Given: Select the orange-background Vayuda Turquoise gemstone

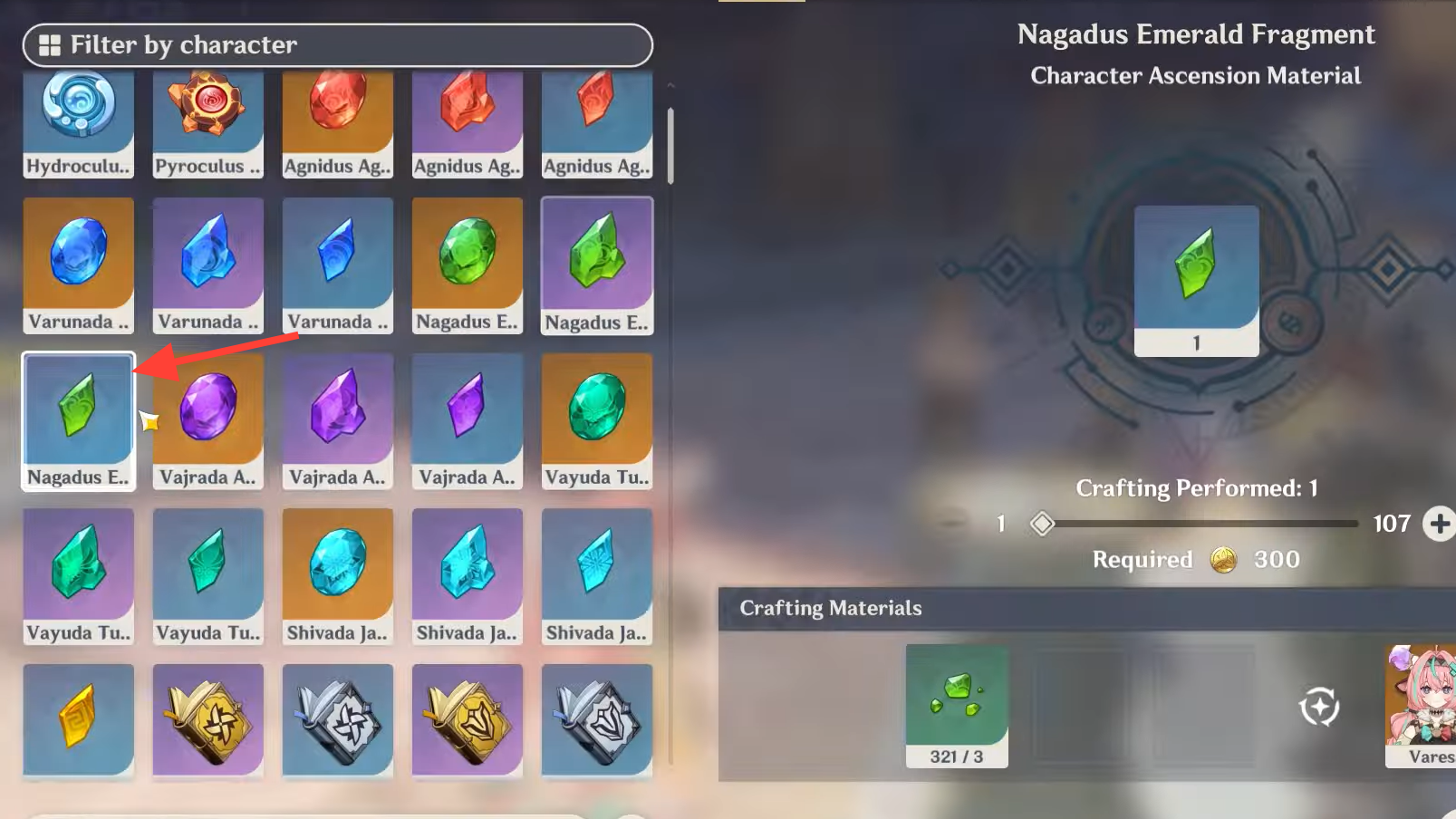Looking at the screenshot, I should pyautogui.click(x=597, y=421).
